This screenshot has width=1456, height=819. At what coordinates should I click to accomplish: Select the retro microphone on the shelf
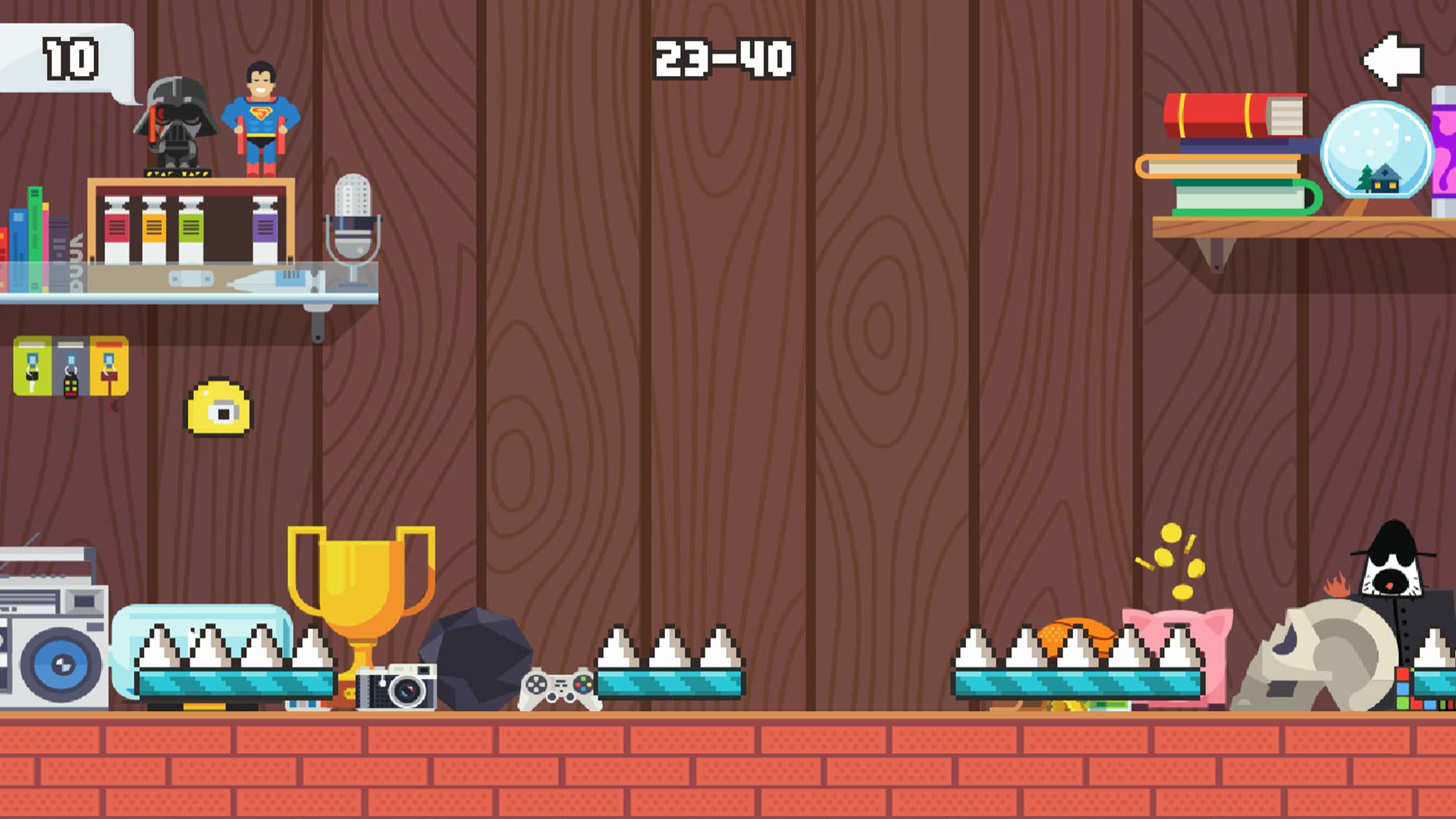353,220
